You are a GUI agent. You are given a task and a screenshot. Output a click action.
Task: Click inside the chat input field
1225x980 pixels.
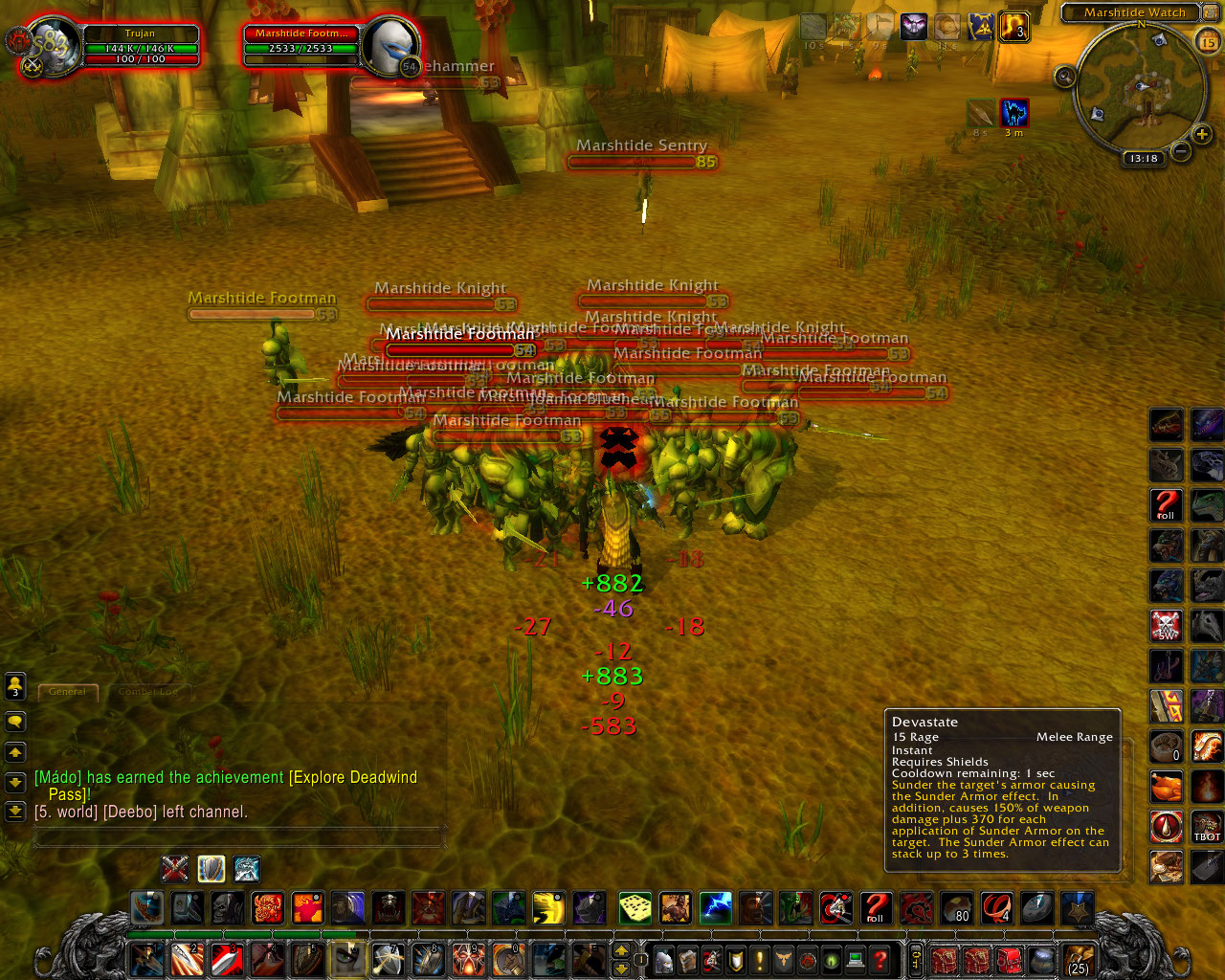(x=239, y=836)
